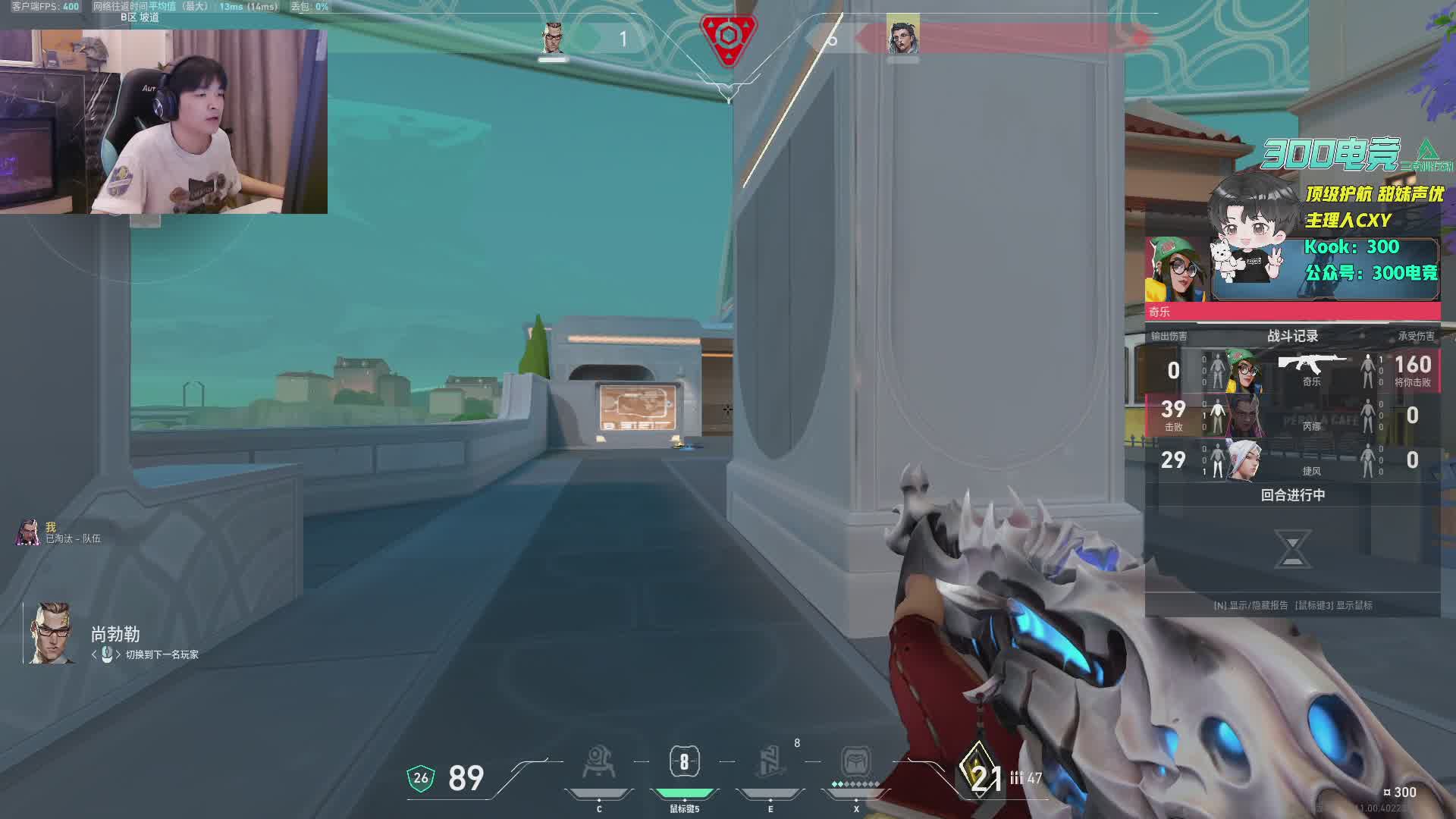1456x819 pixels.
Task: Click the 我 已淘汰 chat message avatar
Action: coord(28,532)
